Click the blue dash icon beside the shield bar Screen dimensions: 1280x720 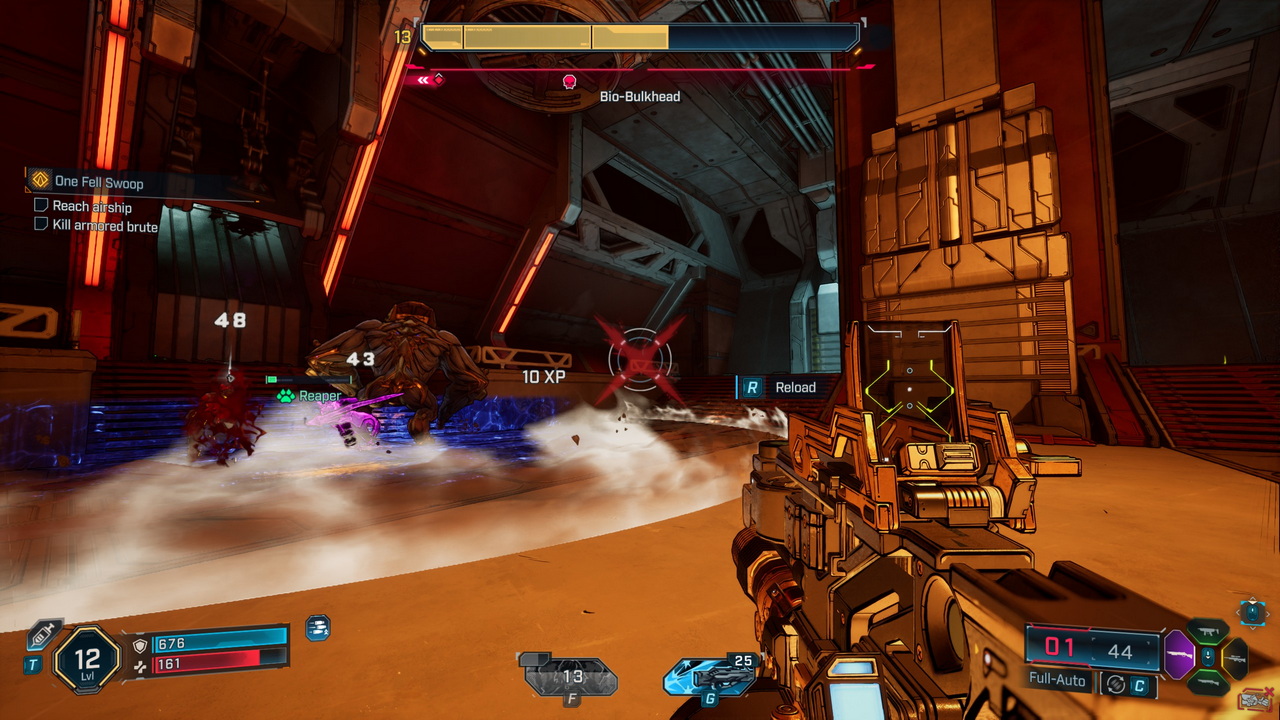click(x=317, y=628)
